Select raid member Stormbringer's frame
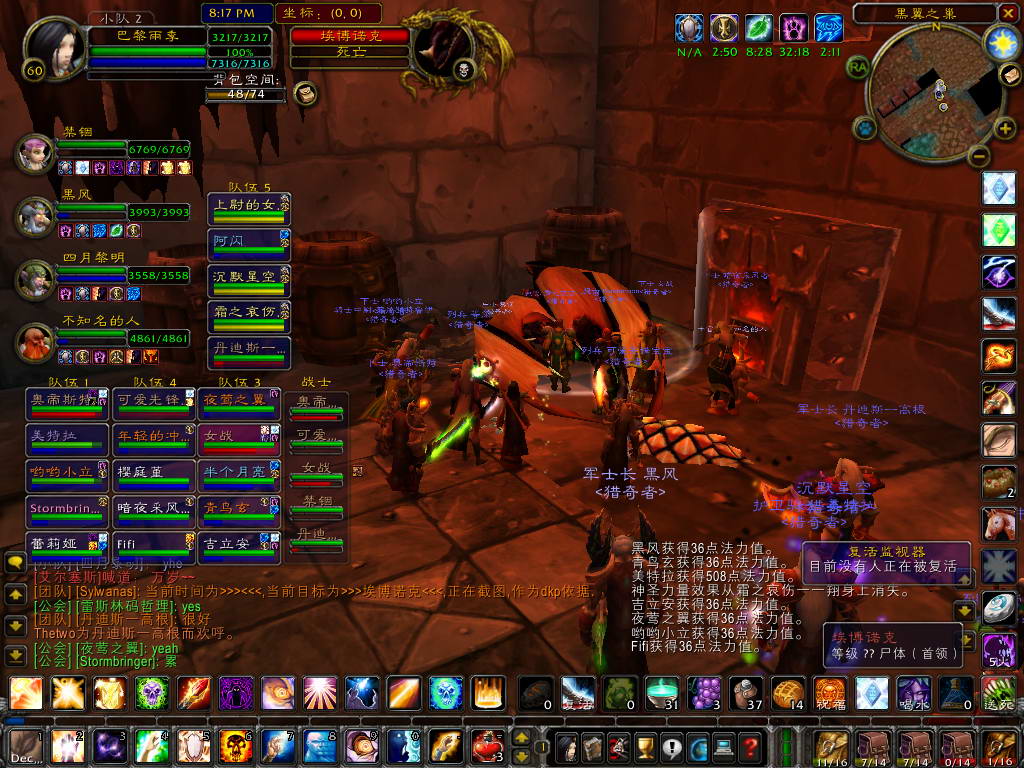 pyautogui.click(x=68, y=510)
